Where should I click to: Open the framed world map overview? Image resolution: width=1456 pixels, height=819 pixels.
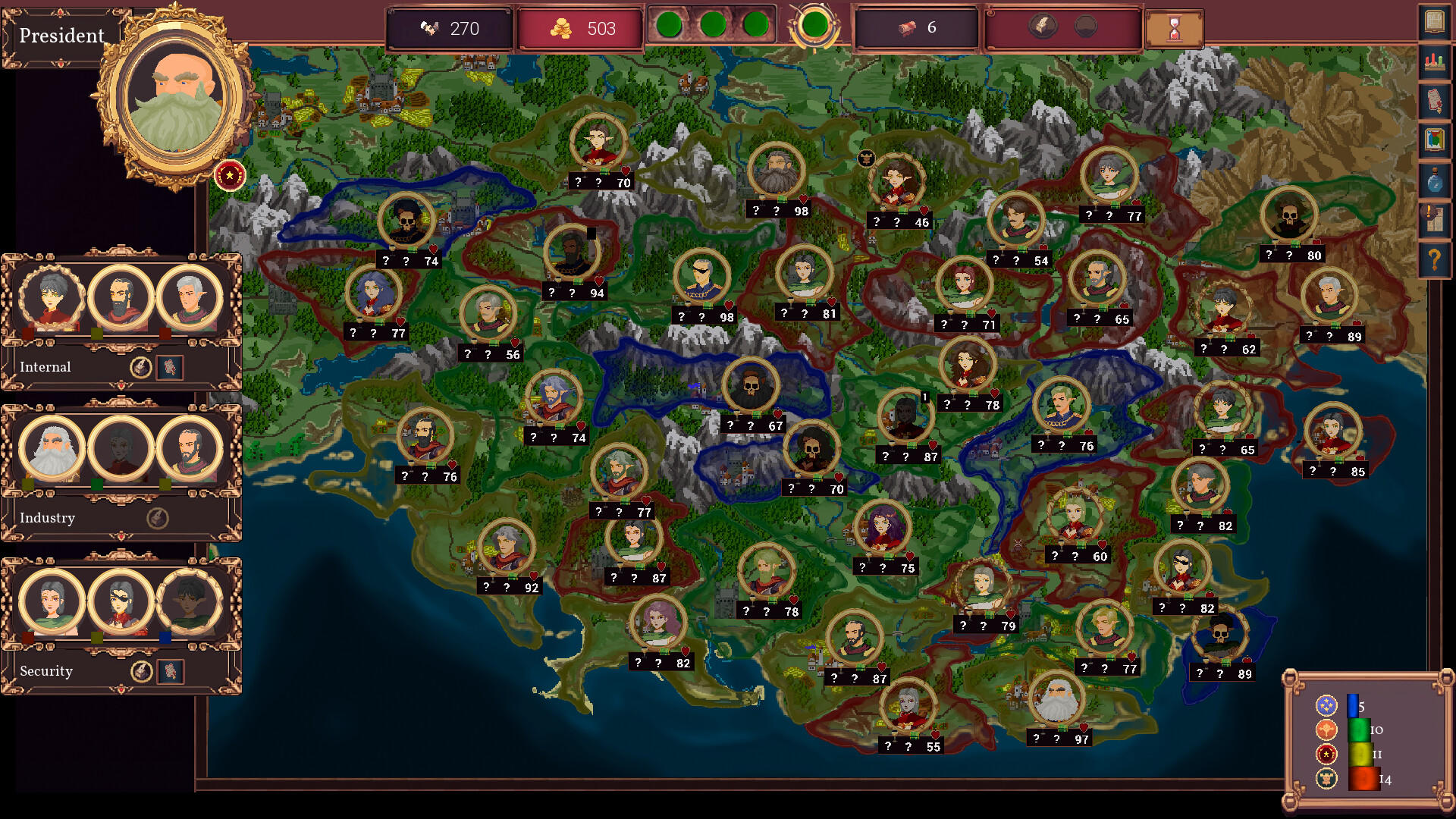tap(1433, 138)
